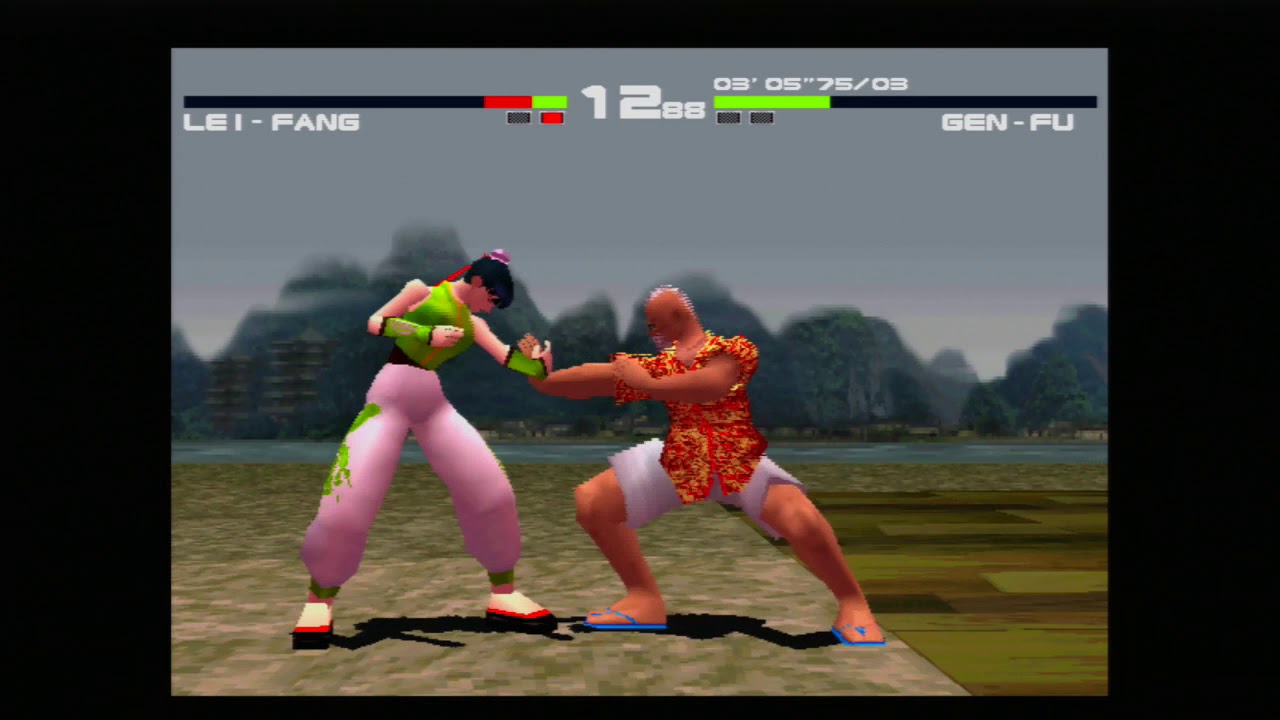This screenshot has height=720, width=1280.
Task: Click Lei-Fang's red round-win marker
Action: (x=551, y=117)
